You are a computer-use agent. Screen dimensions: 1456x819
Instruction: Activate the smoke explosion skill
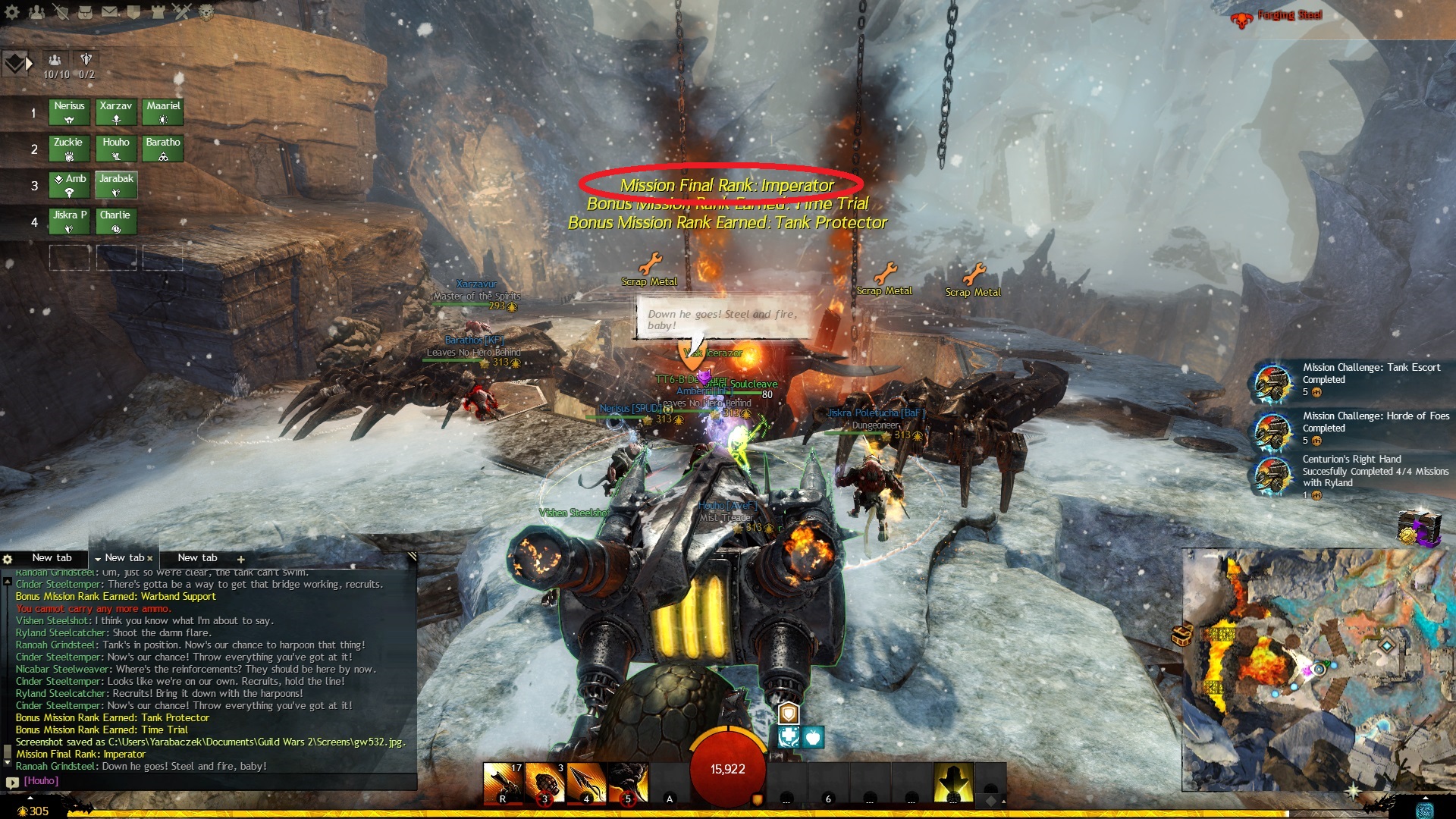tap(628, 783)
